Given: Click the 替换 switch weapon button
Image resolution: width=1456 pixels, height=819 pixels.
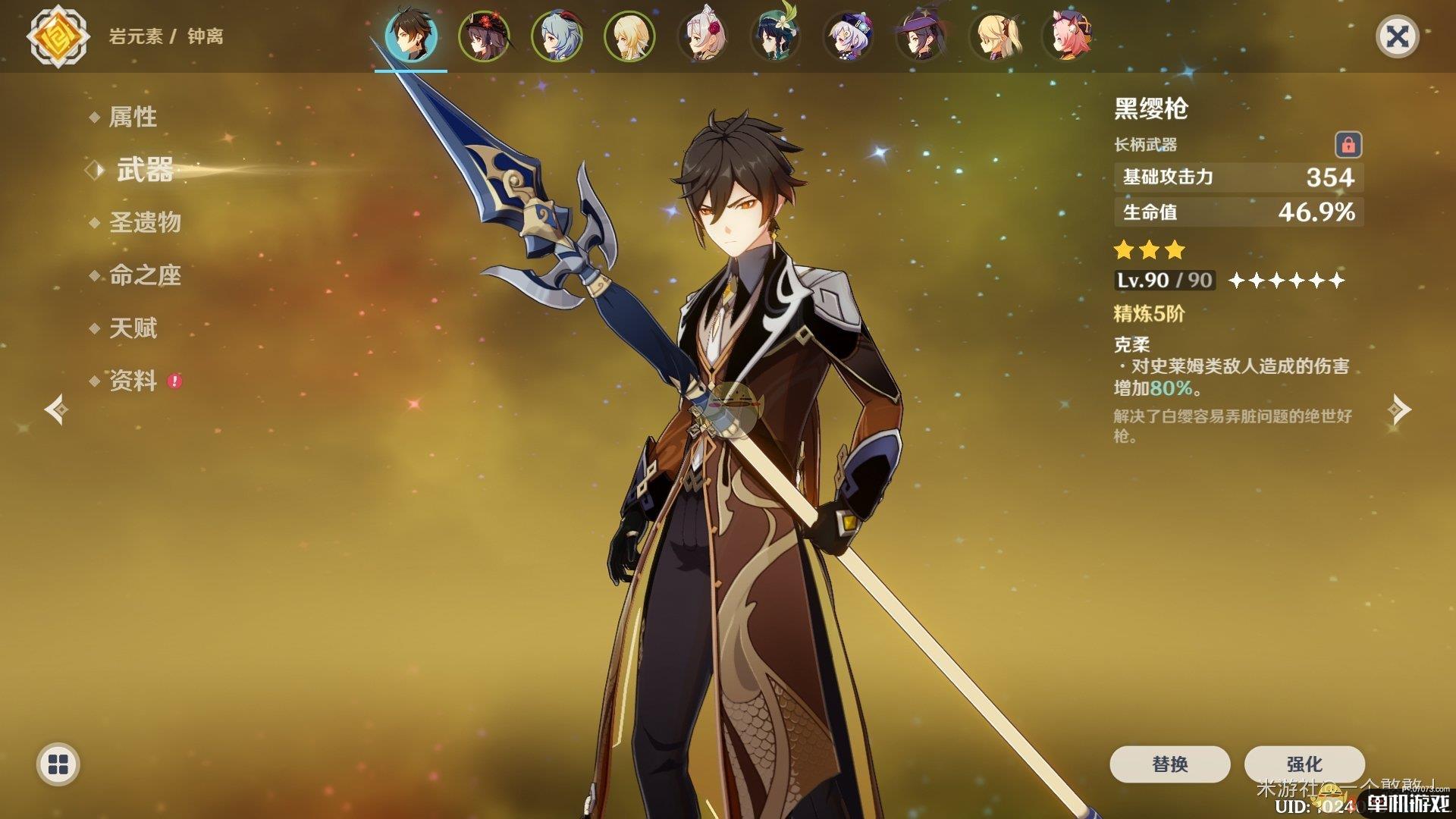Looking at the screenshot, I should [1169, 764].
